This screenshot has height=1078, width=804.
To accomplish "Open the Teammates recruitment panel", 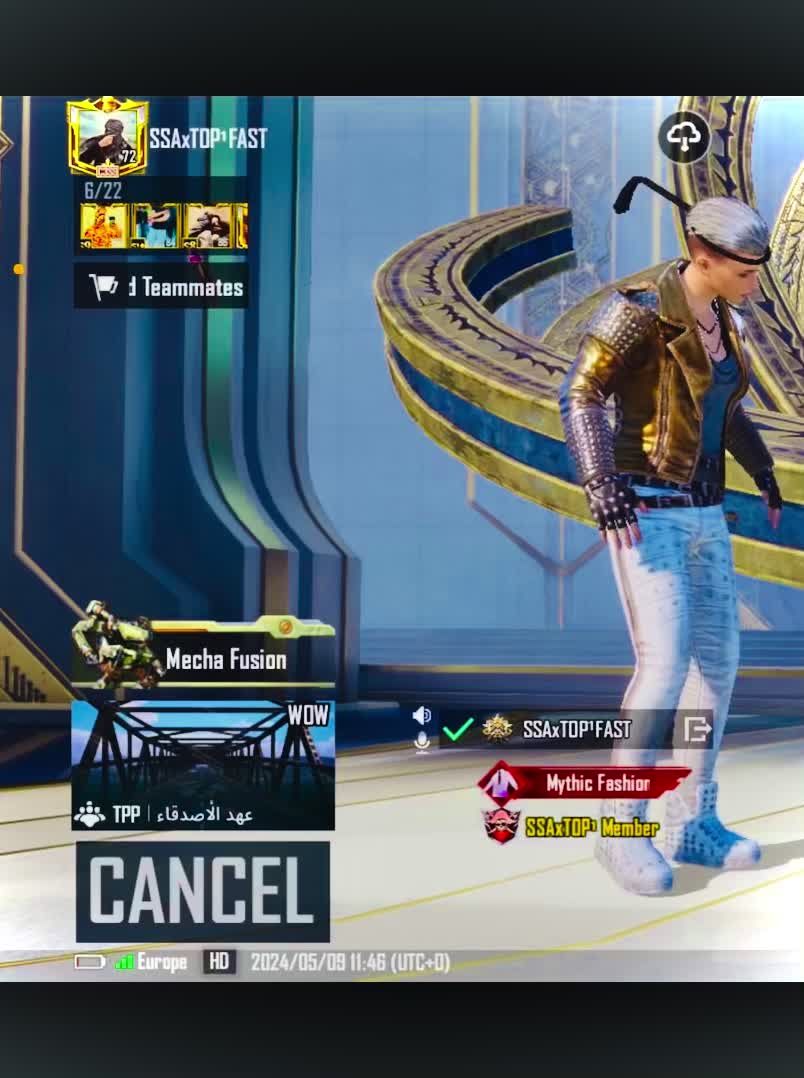I will point(161,288).
